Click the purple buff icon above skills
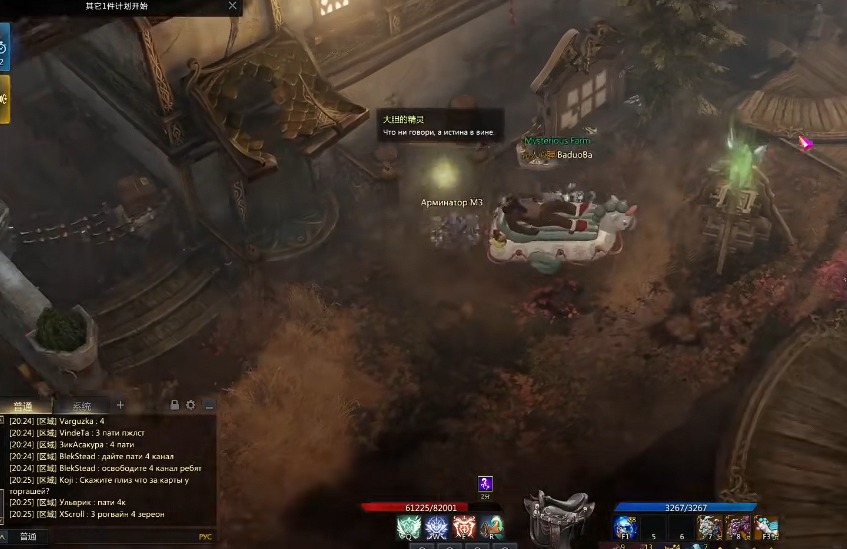This screenshot has width=847, height=549. coord(485,484)
